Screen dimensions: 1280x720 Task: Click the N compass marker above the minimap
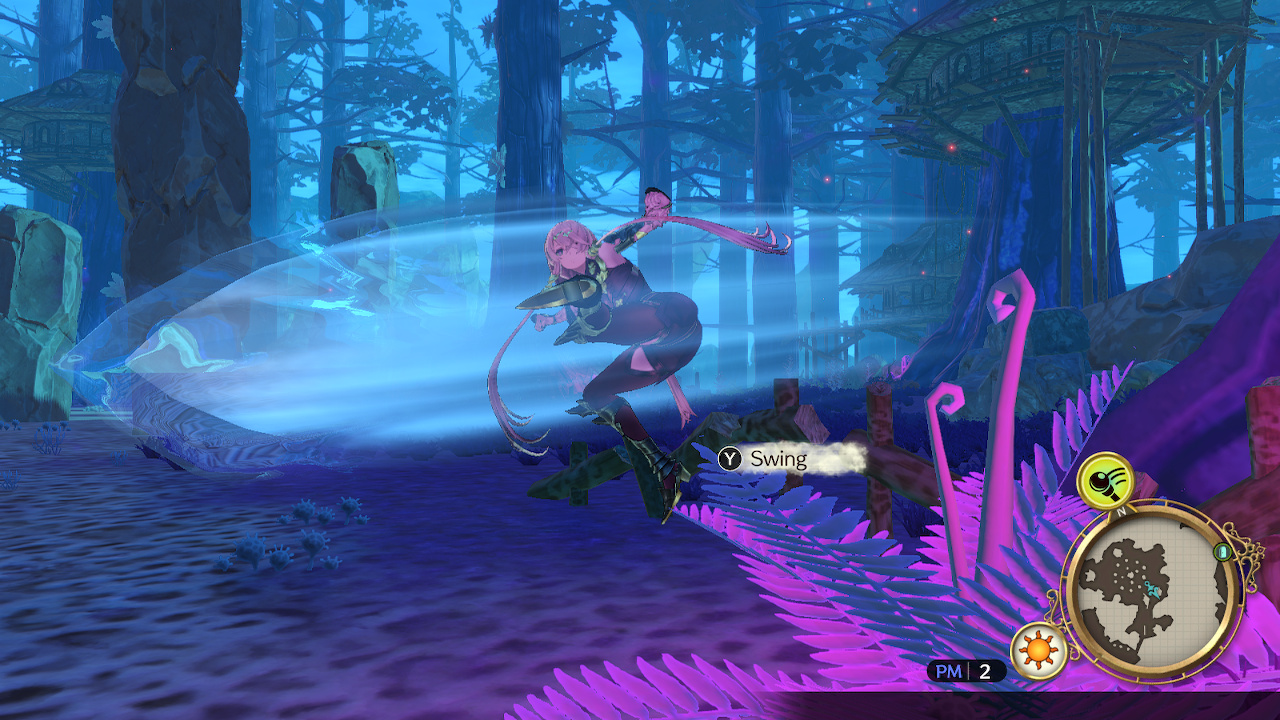[x=1122, y=511]
